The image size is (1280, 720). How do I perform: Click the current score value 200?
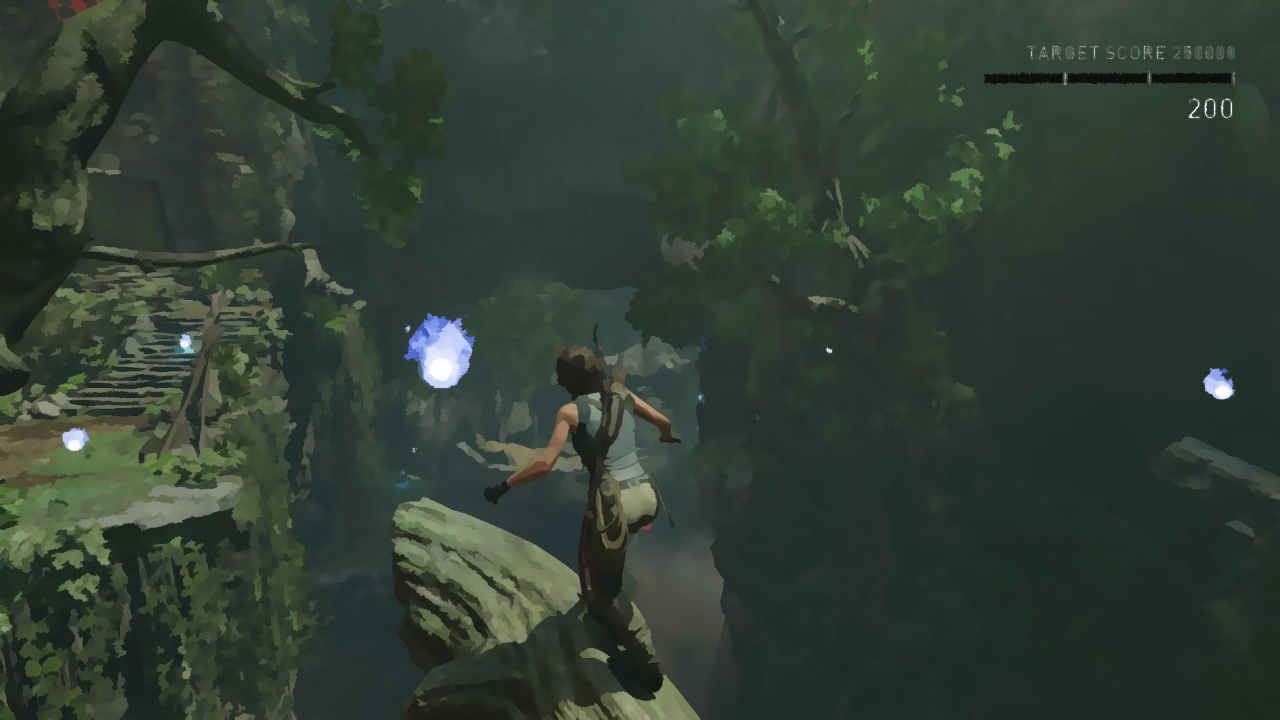(1210, 110)
